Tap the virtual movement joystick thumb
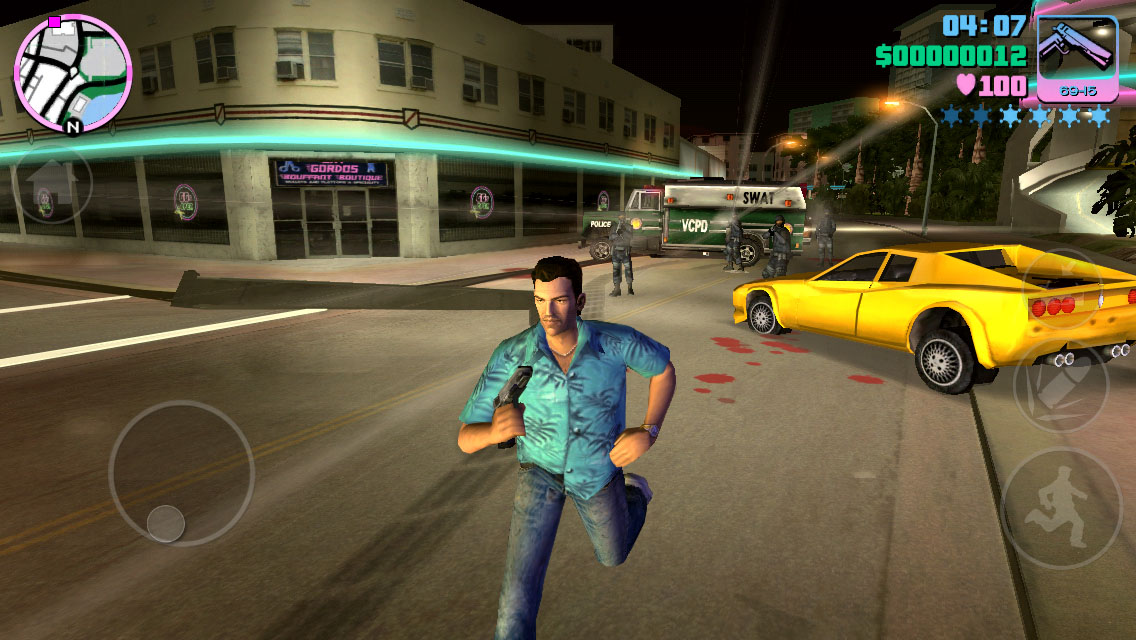Image resolution: width=1136 pixels, height=640 pixels. tap(166, 522)
